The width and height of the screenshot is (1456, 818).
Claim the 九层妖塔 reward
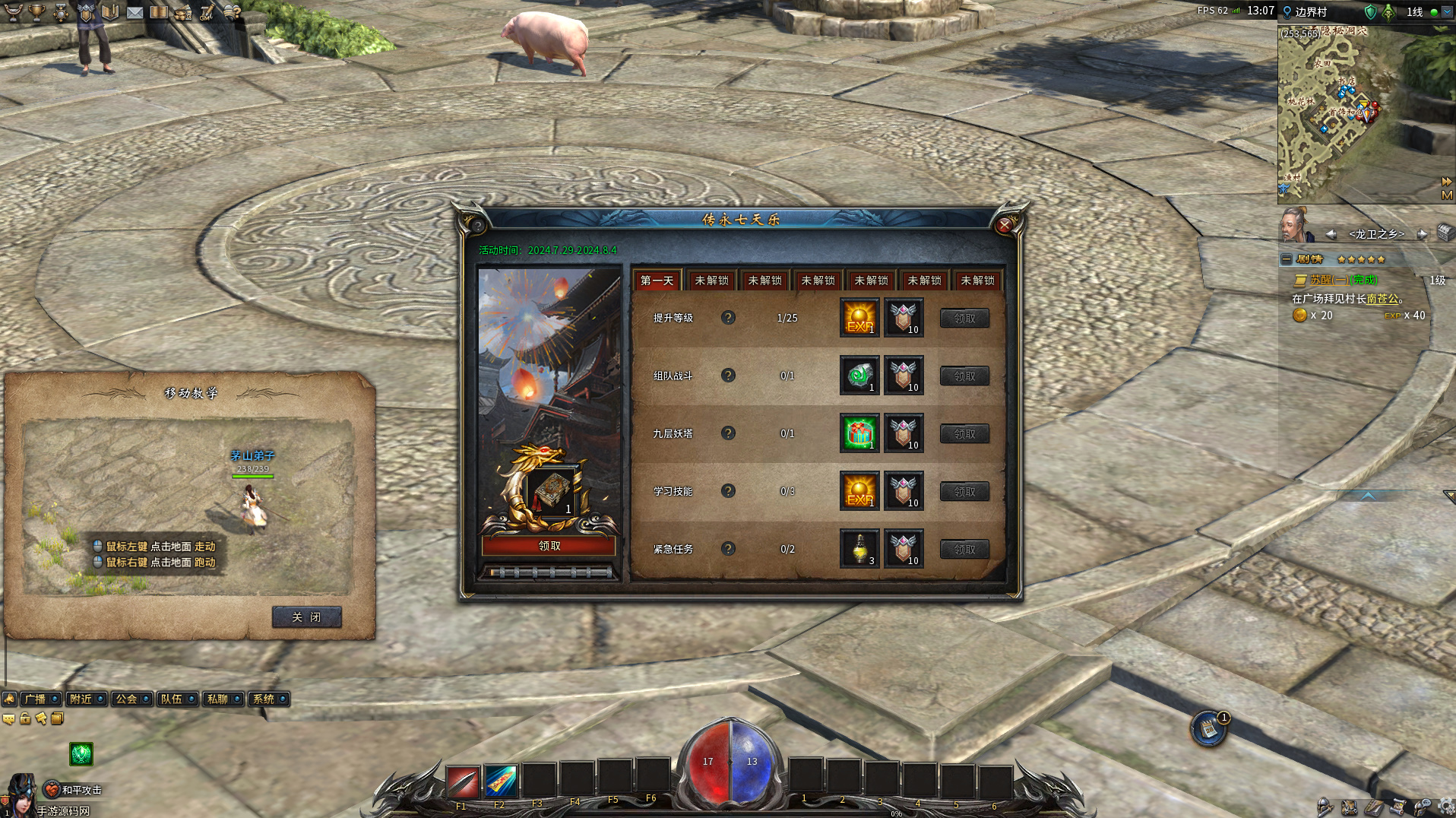pyautogui.click(x=964, y=434)
